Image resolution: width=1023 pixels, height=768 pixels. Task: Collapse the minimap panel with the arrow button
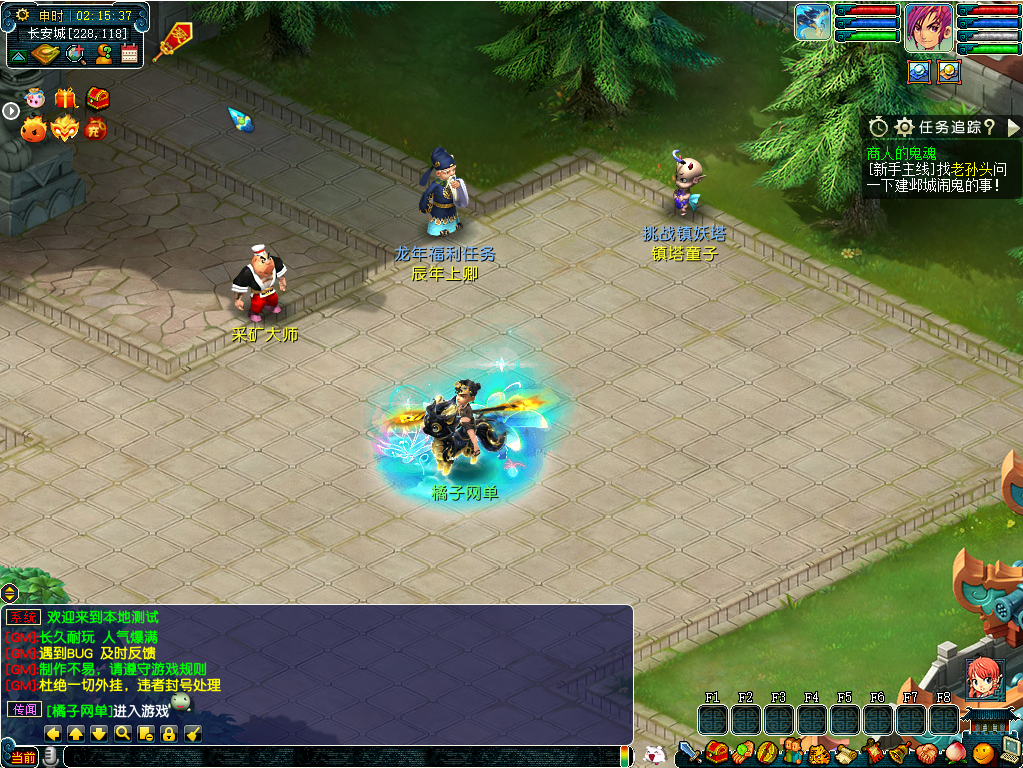[18, 56]
